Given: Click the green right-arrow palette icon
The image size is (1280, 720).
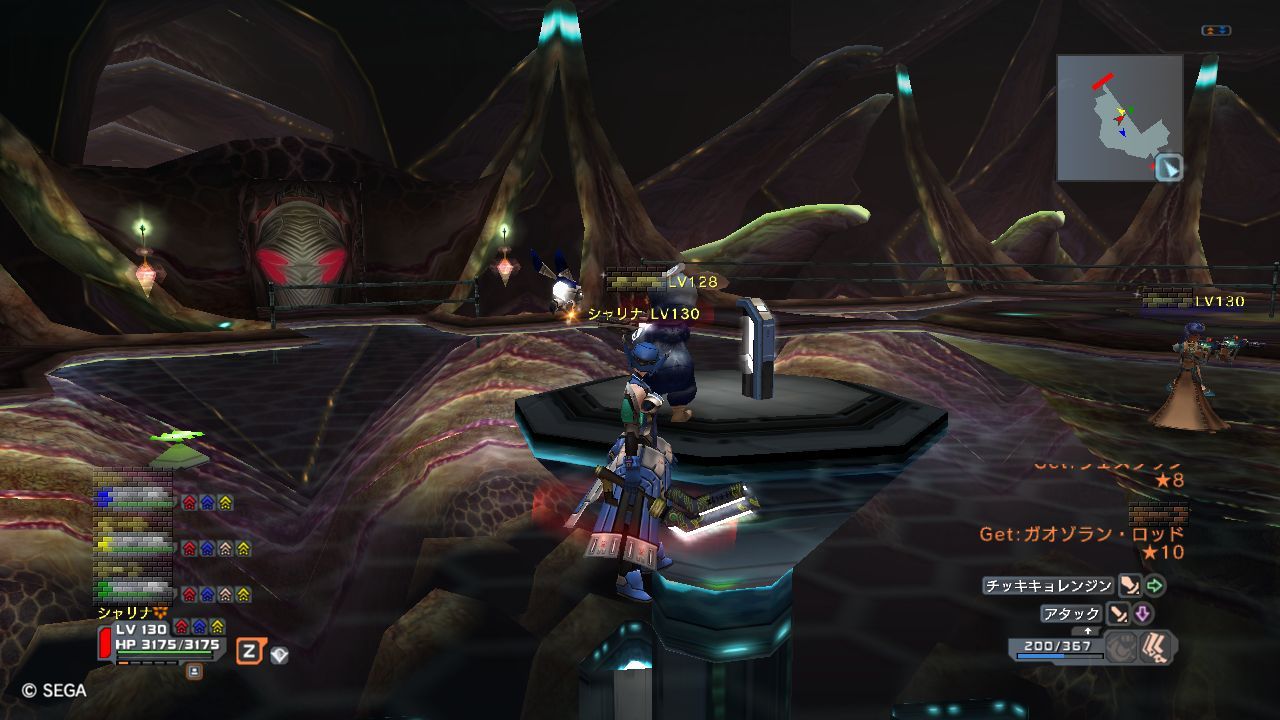Looking at the screenshot, I should pos(1155,586).
